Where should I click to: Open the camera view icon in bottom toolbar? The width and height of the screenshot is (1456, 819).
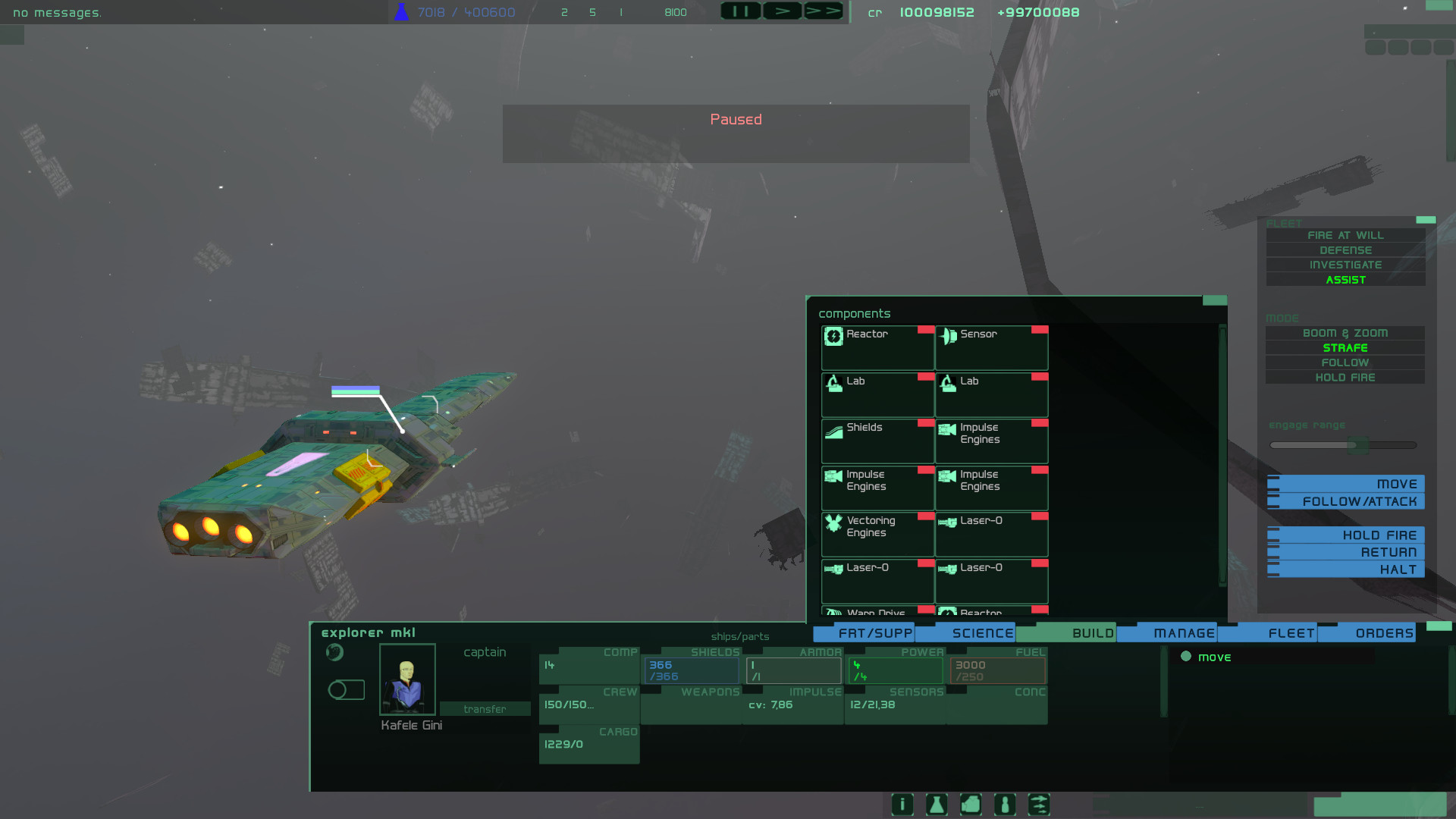971,805
